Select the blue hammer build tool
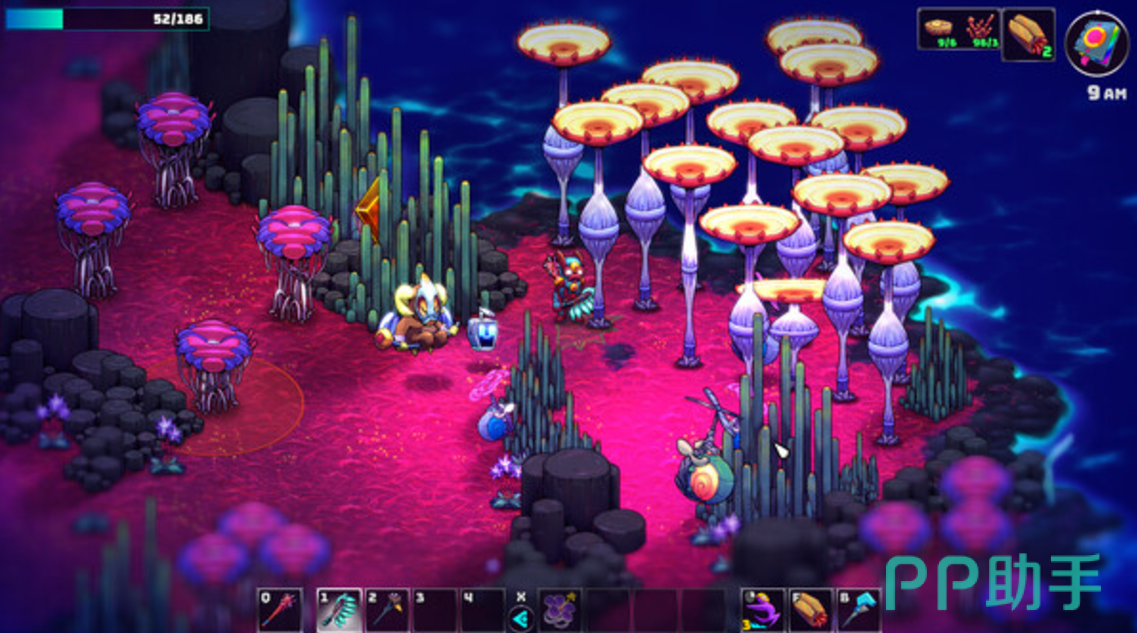Screen dimensions: 1137x633 coord(859,610)
